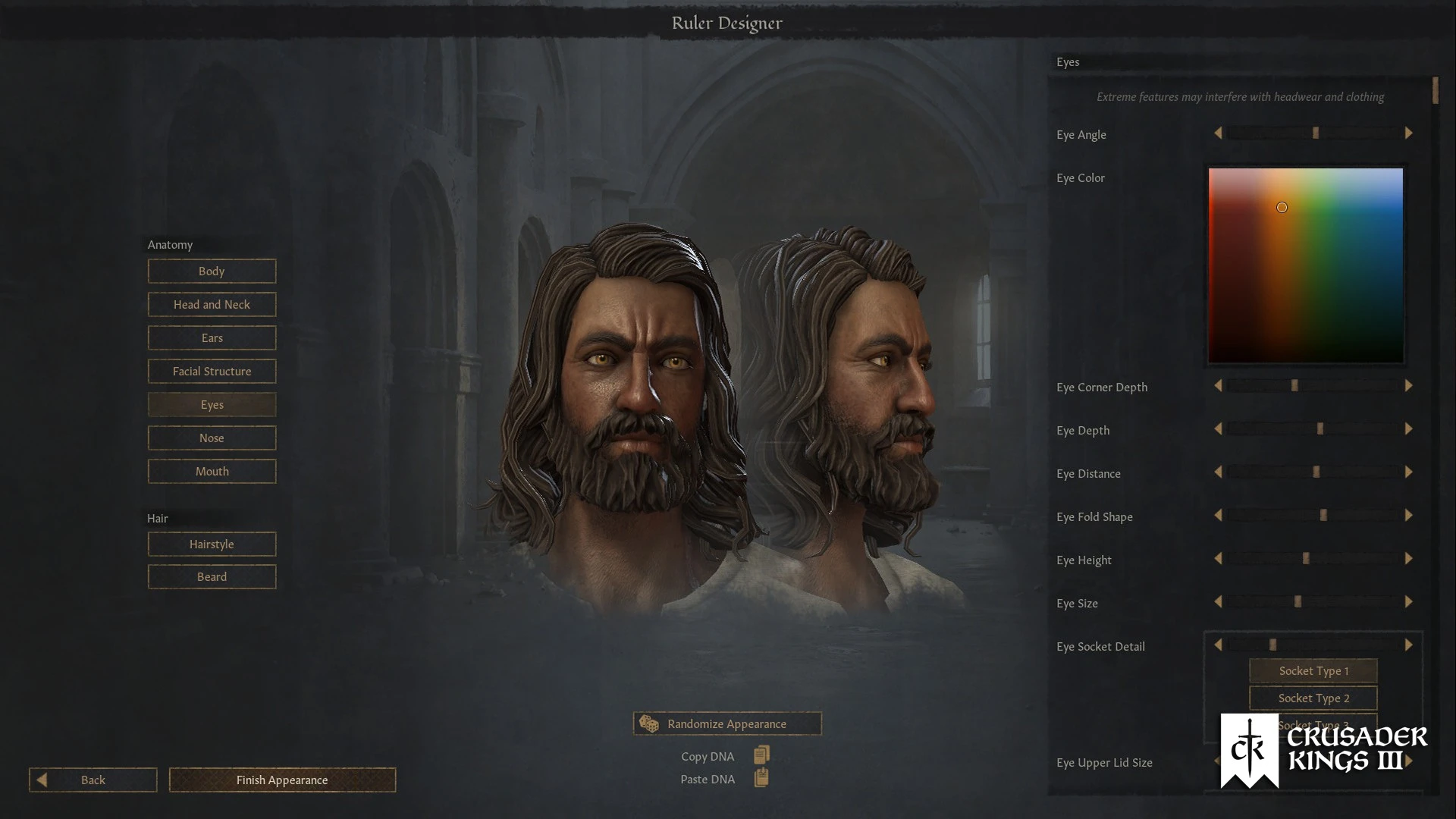Paste DNA from clipboard

[761, 779]
